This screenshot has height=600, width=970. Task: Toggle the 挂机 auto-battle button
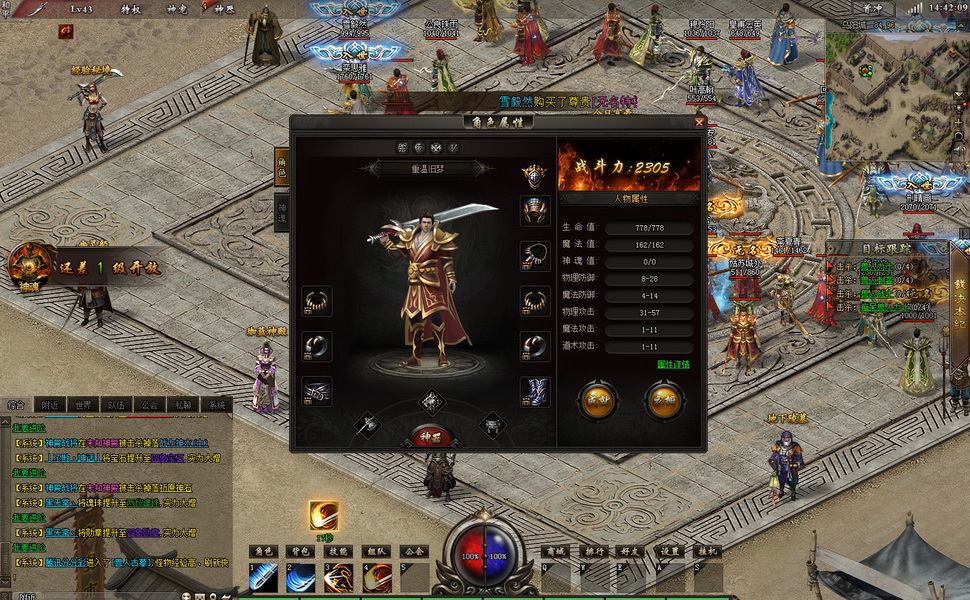click(x=708, y=551)
